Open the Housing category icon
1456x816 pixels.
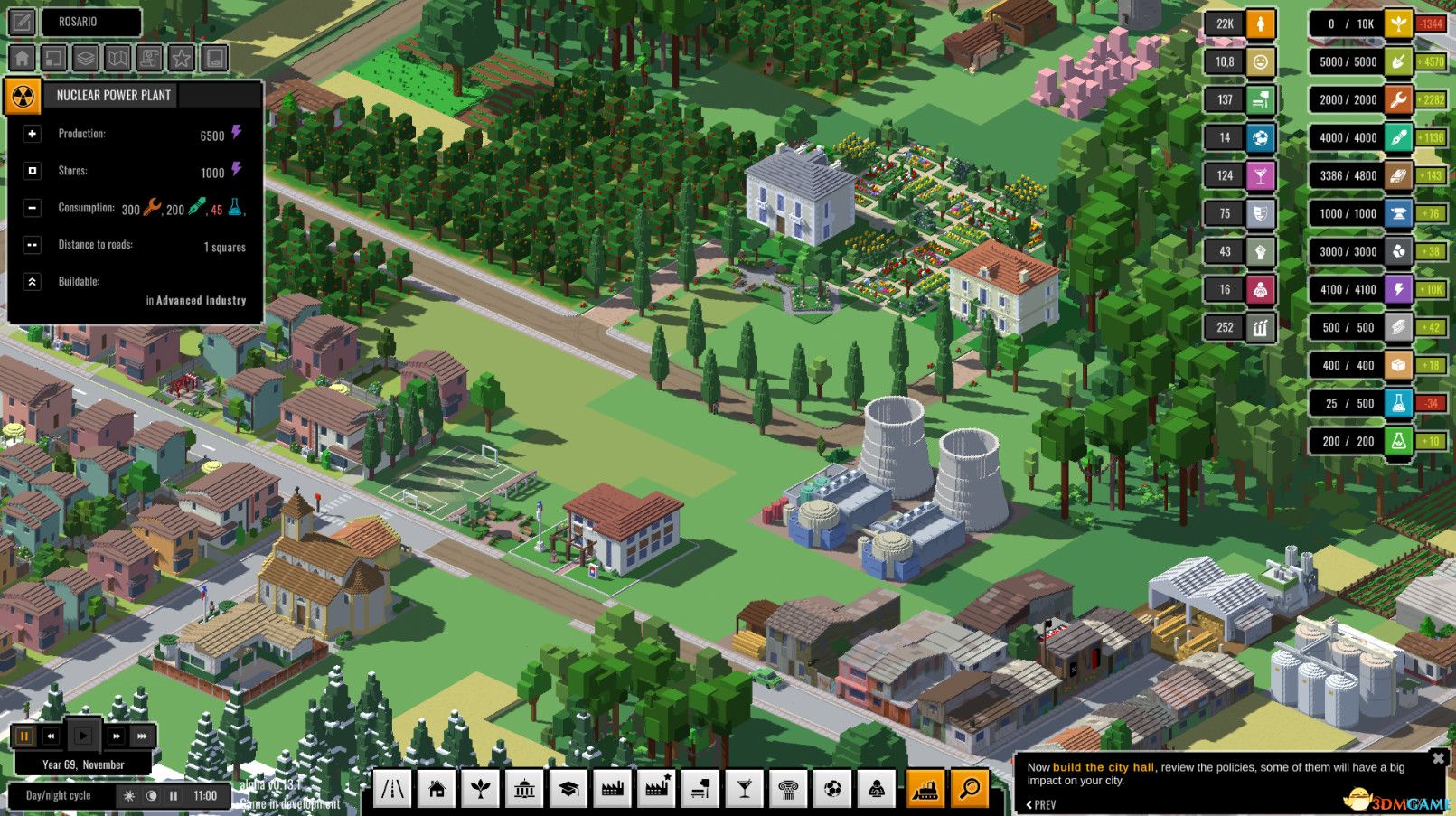coord(438,788)
